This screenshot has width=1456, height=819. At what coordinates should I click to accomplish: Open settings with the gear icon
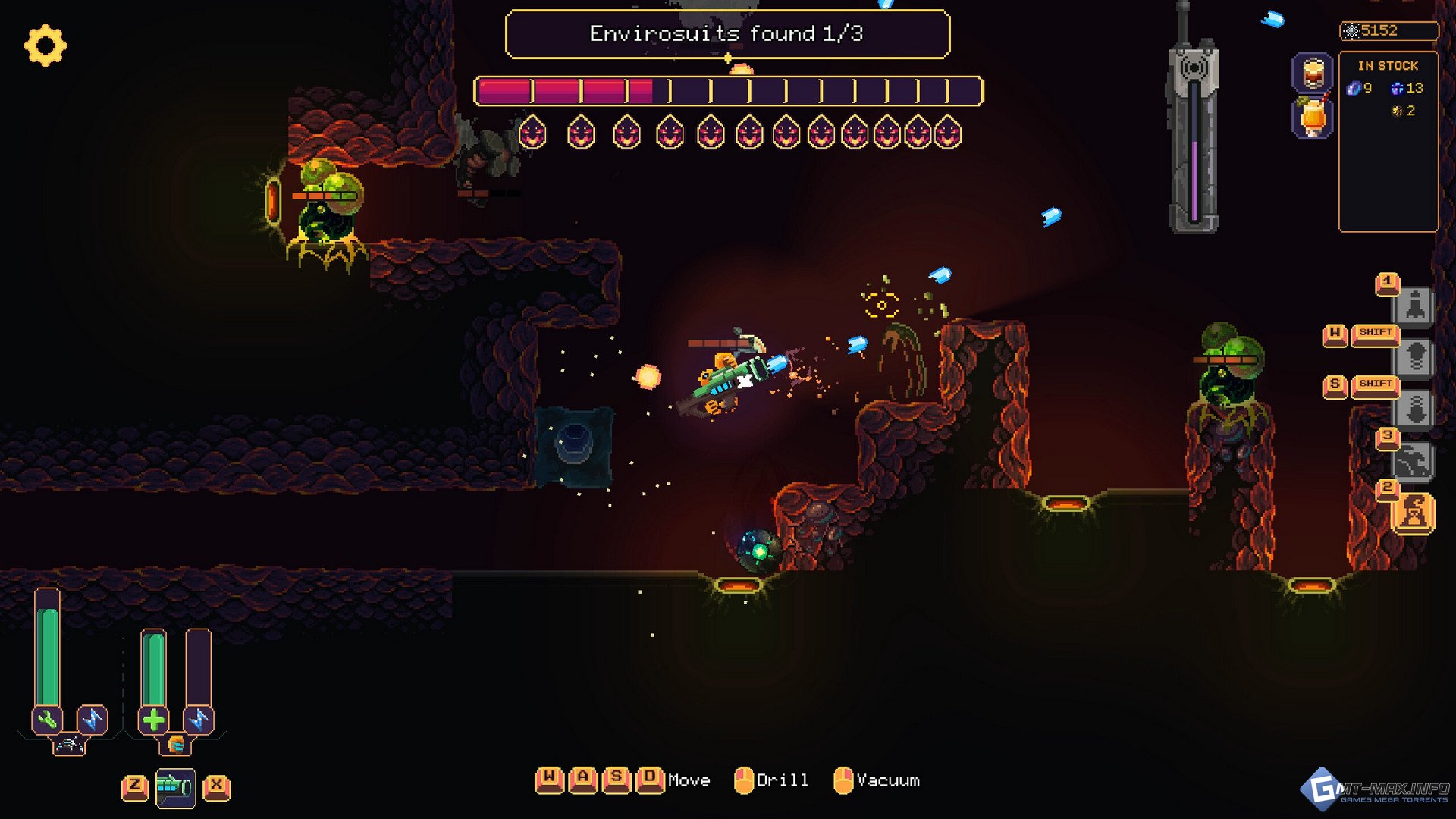[x=45, y=45]
